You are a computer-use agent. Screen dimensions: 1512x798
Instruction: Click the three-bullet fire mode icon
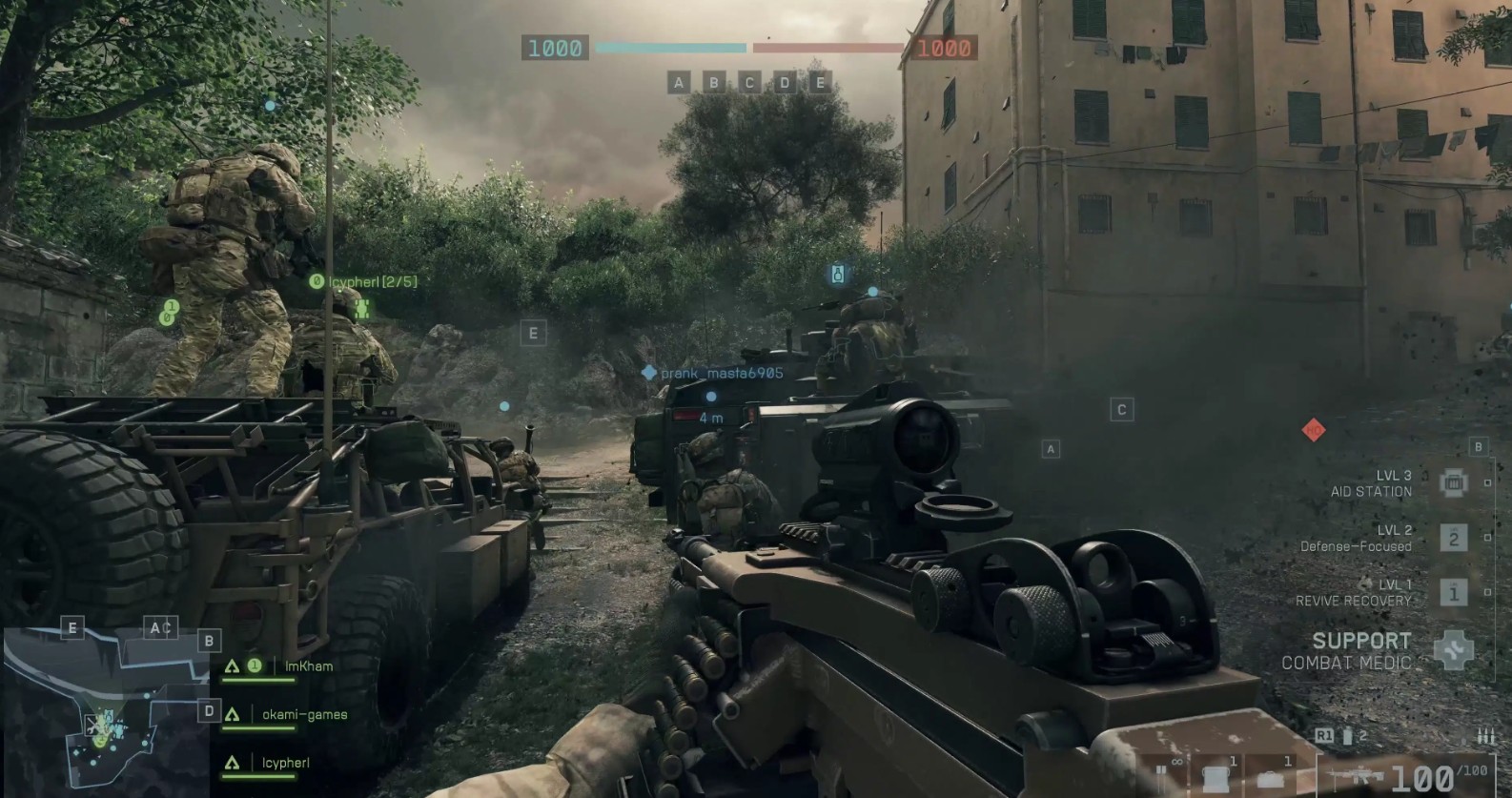pos(1484,736)
